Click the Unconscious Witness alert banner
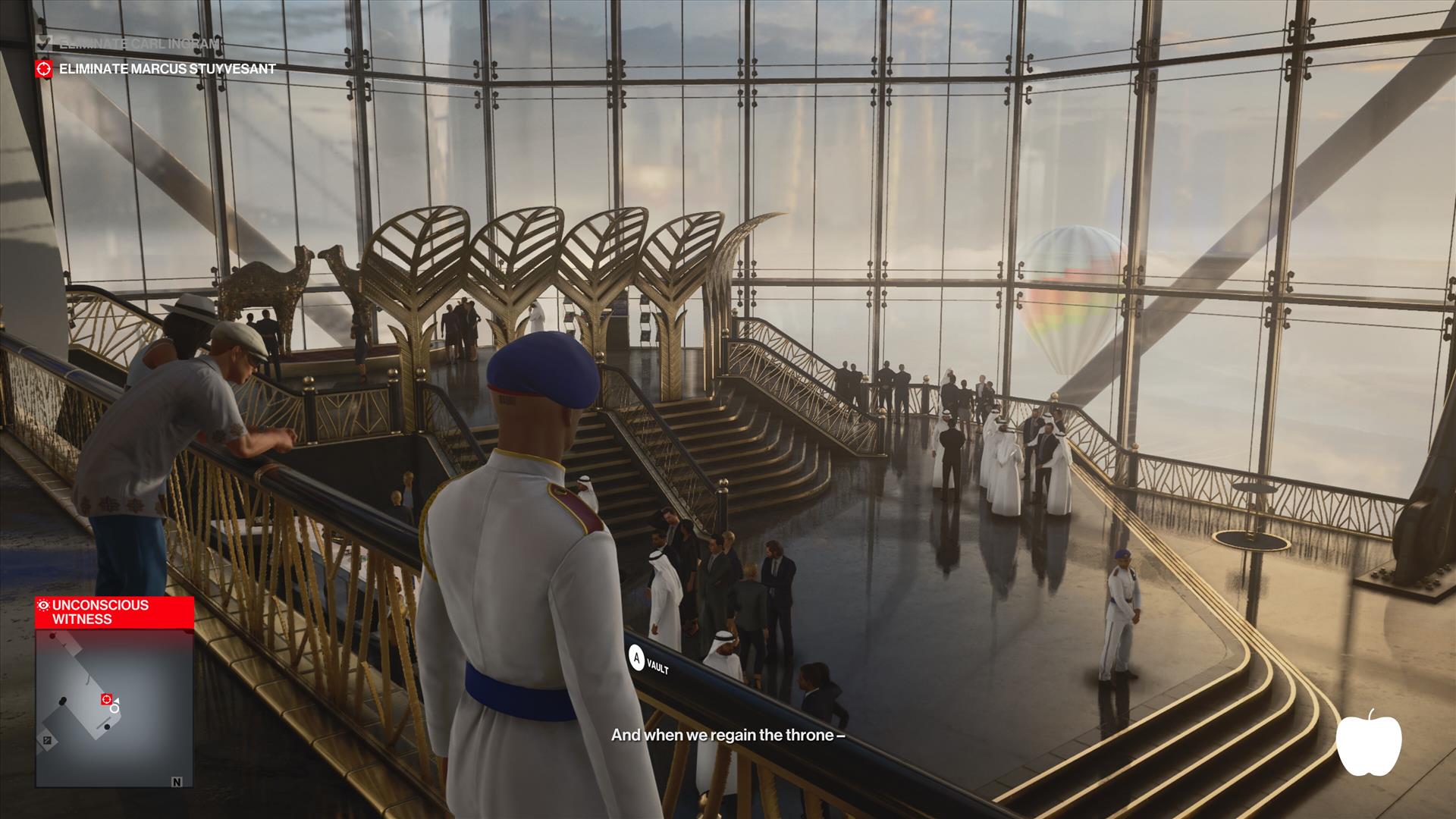This screenshot has height=819, width=1456. [114, 612]
